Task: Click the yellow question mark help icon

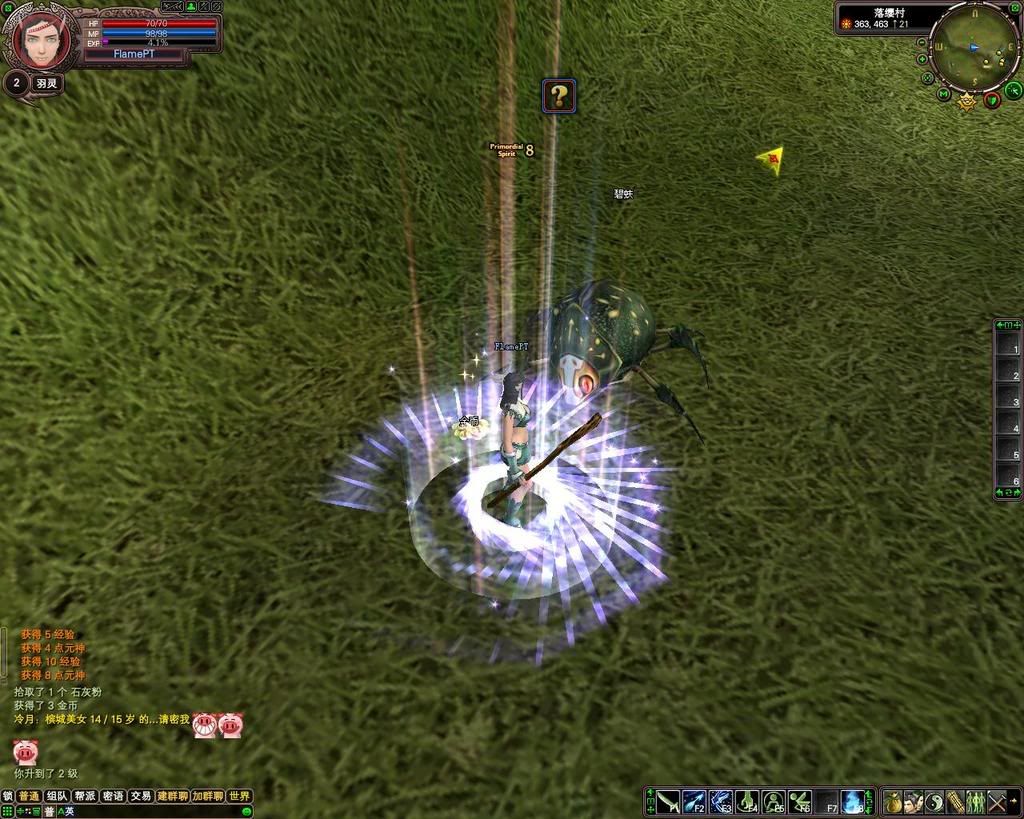Action: coord(559,96)
